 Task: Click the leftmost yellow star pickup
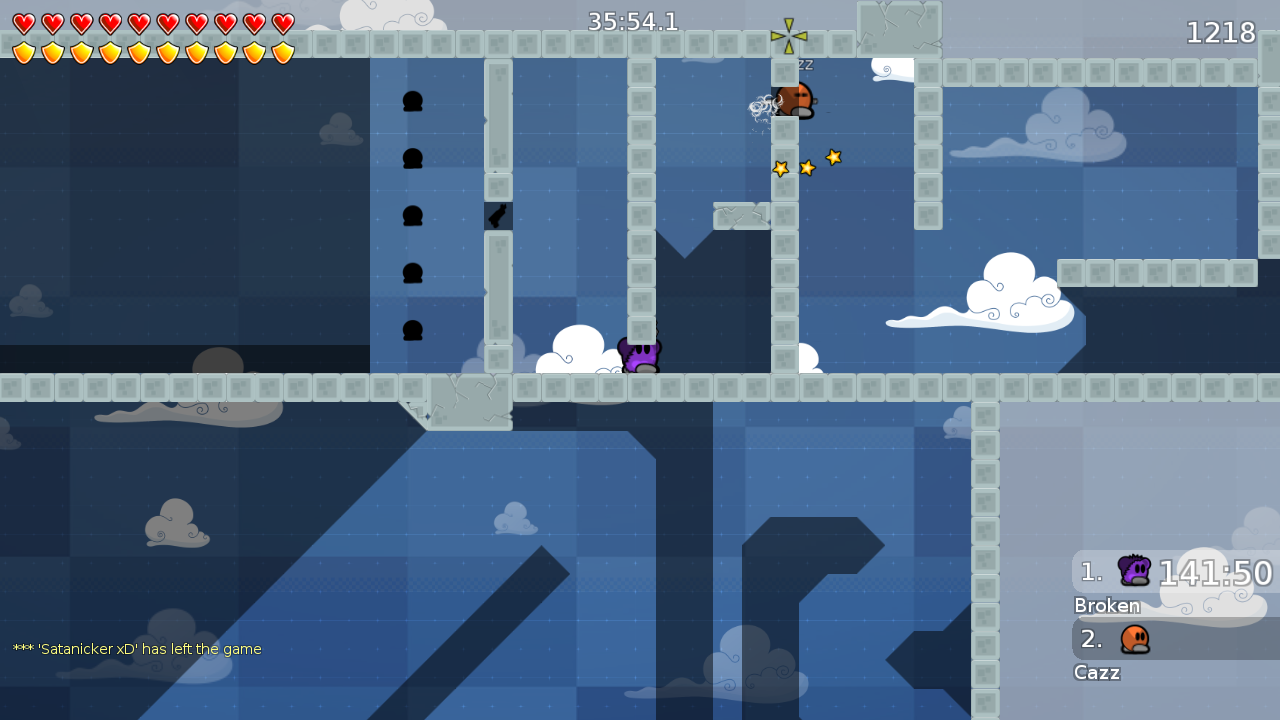pos(780,168)
